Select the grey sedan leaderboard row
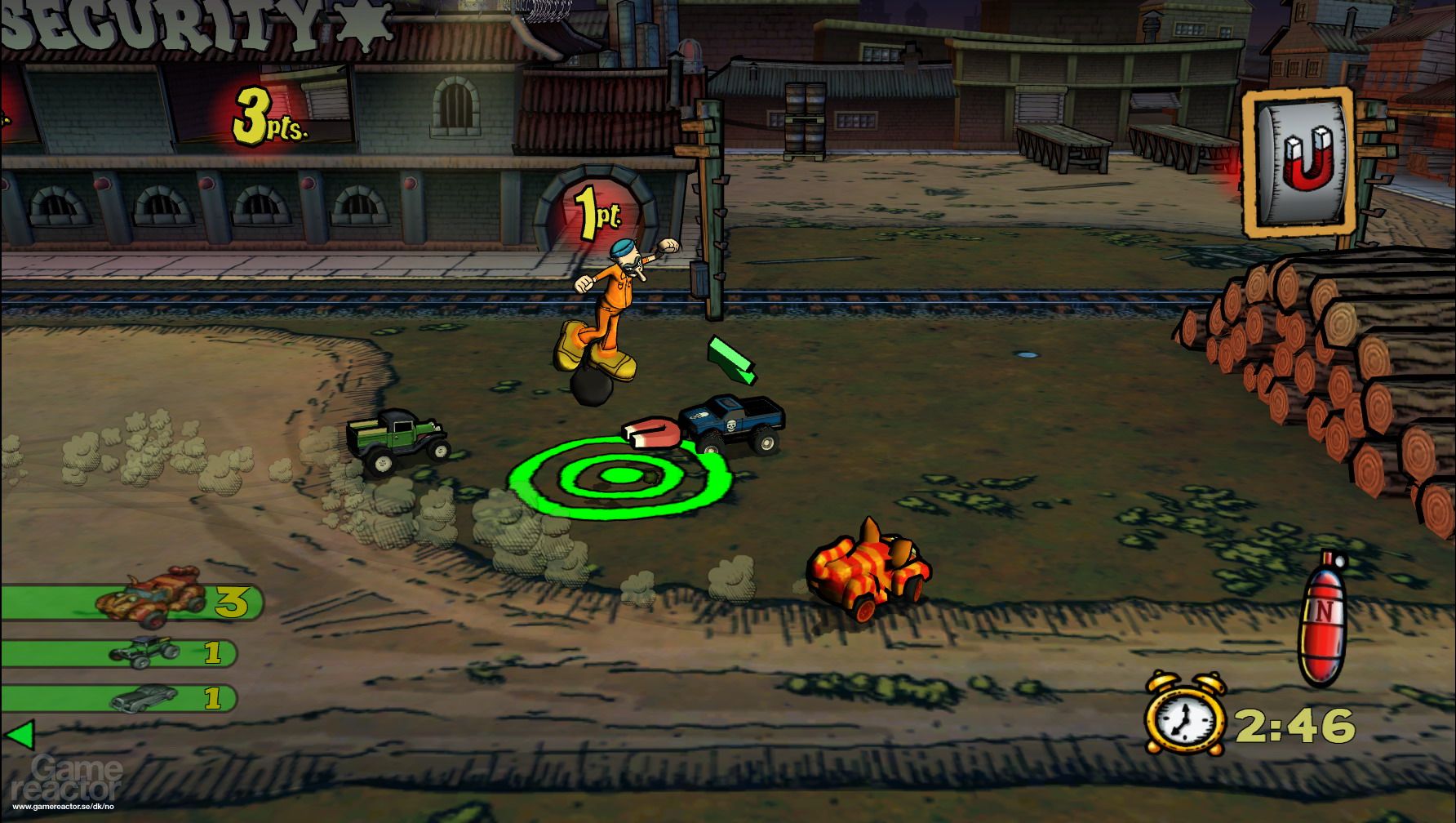Screen dimensions: 1456x823 click(118, 699)
